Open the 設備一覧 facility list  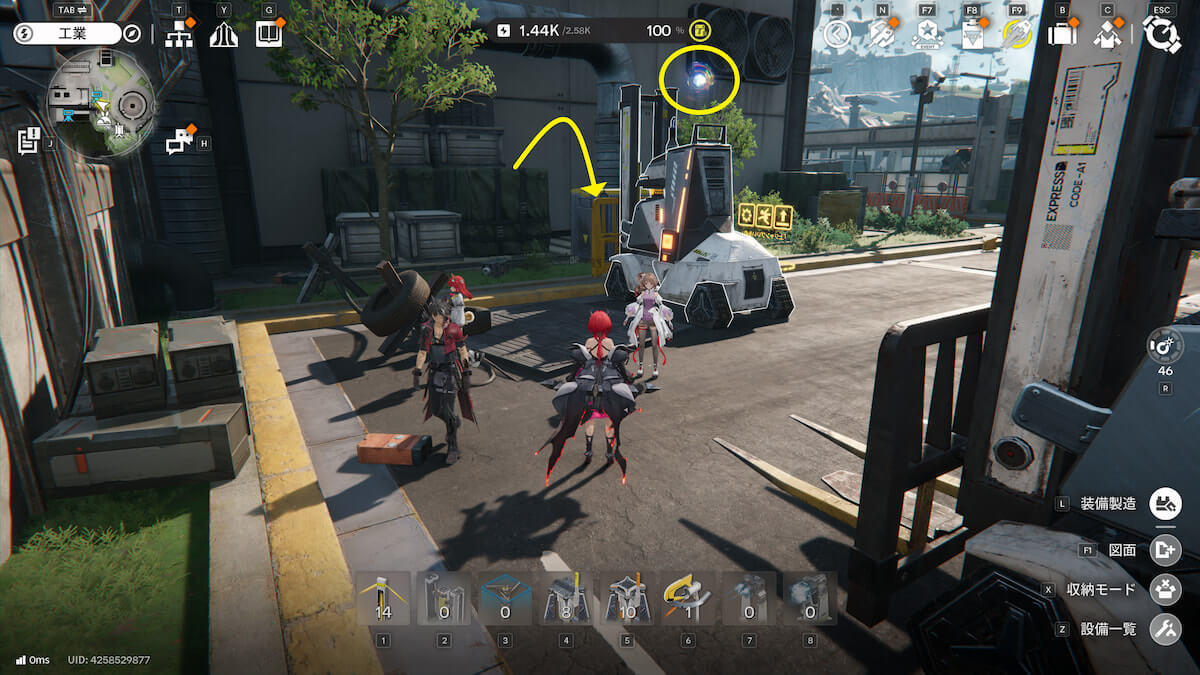coord(1164,629)
